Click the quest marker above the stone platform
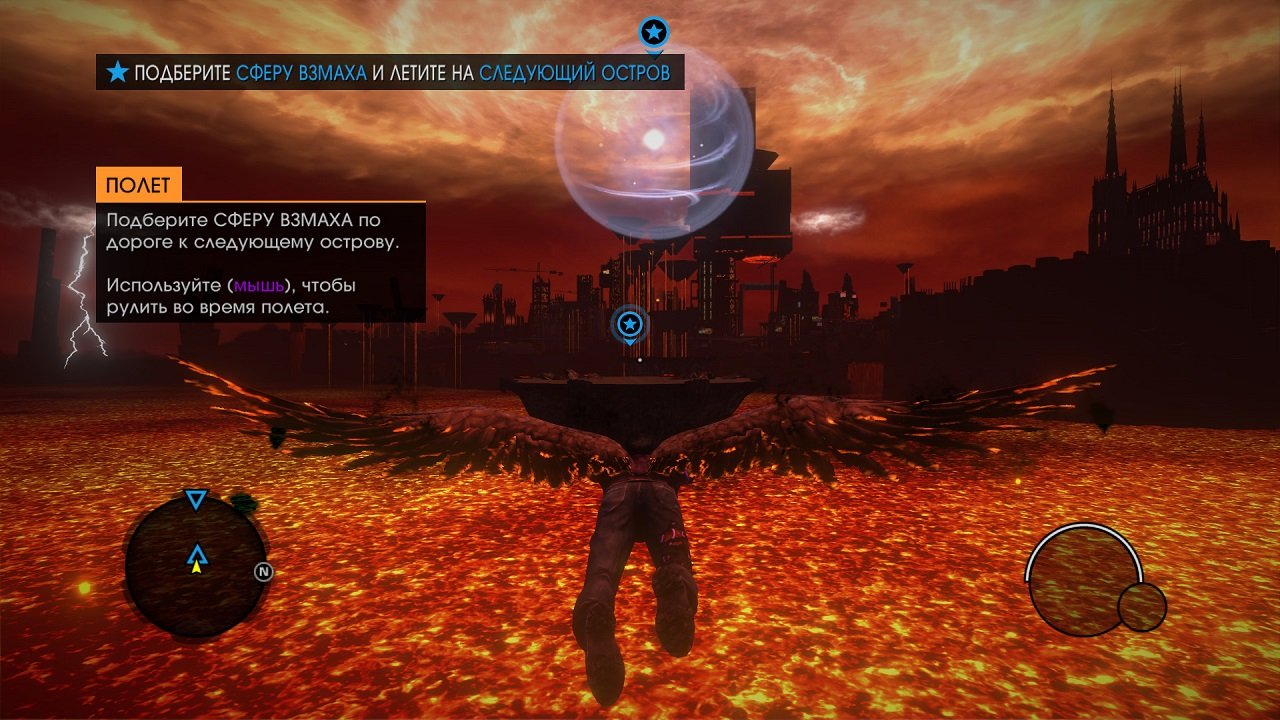Viewport: 1280px width, 720px height. (x=628, y=323)
